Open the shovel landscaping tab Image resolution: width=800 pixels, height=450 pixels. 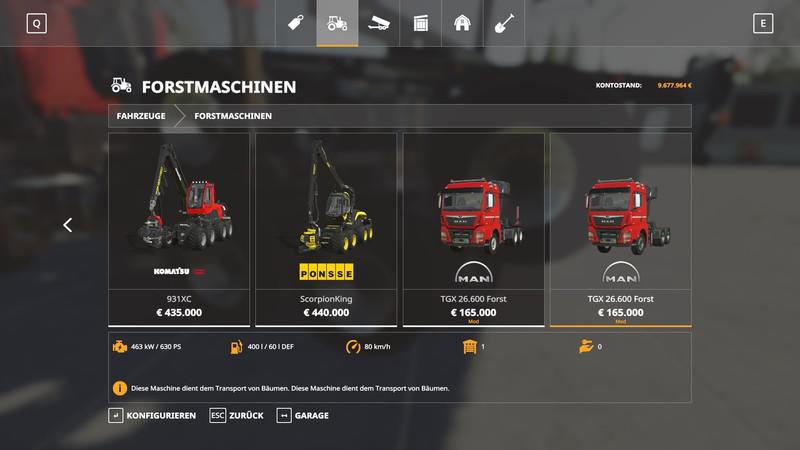pyautogui.click(x=504, y=23)
